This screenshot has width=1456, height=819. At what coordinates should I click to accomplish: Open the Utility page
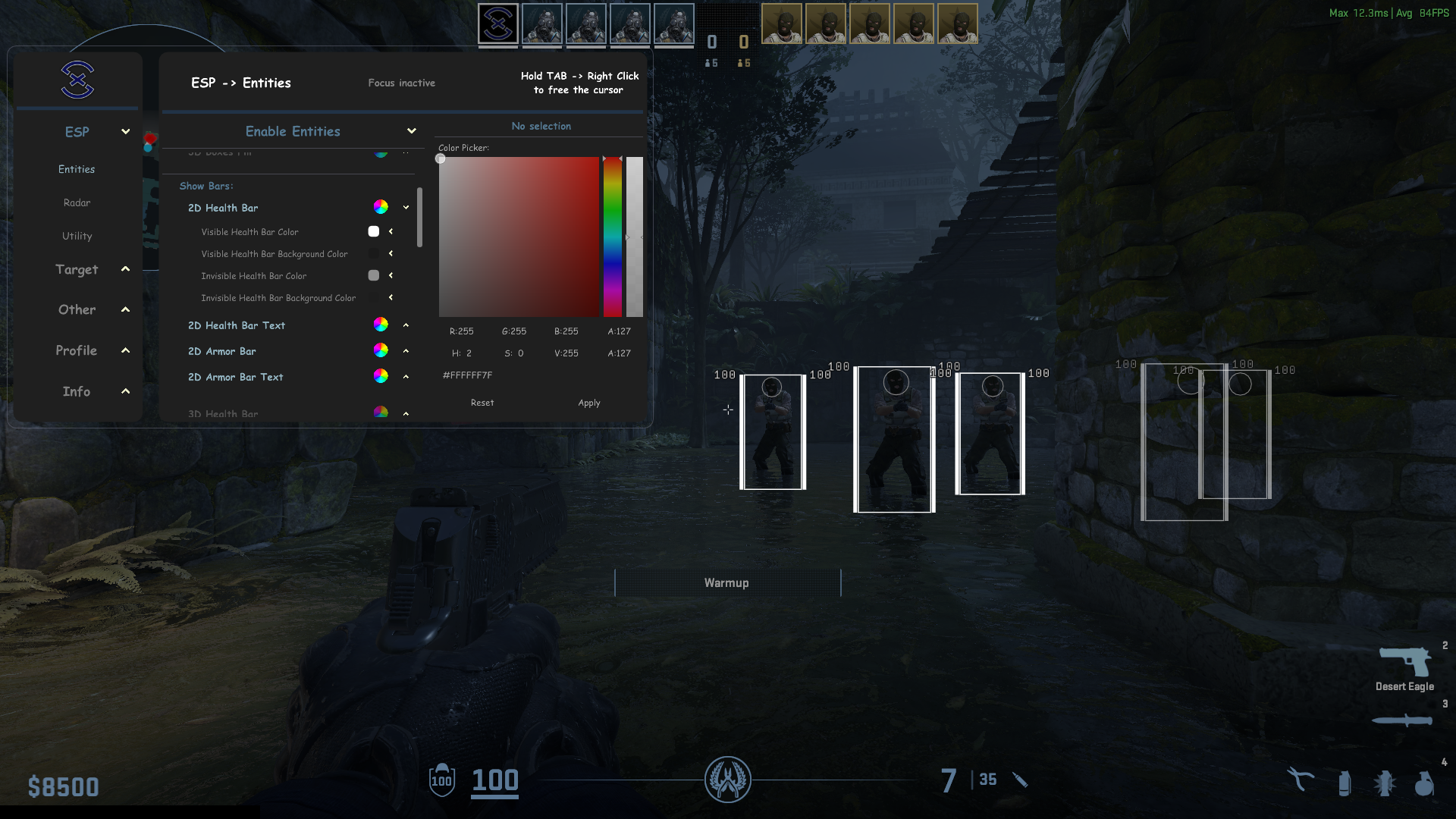[77, 236]
